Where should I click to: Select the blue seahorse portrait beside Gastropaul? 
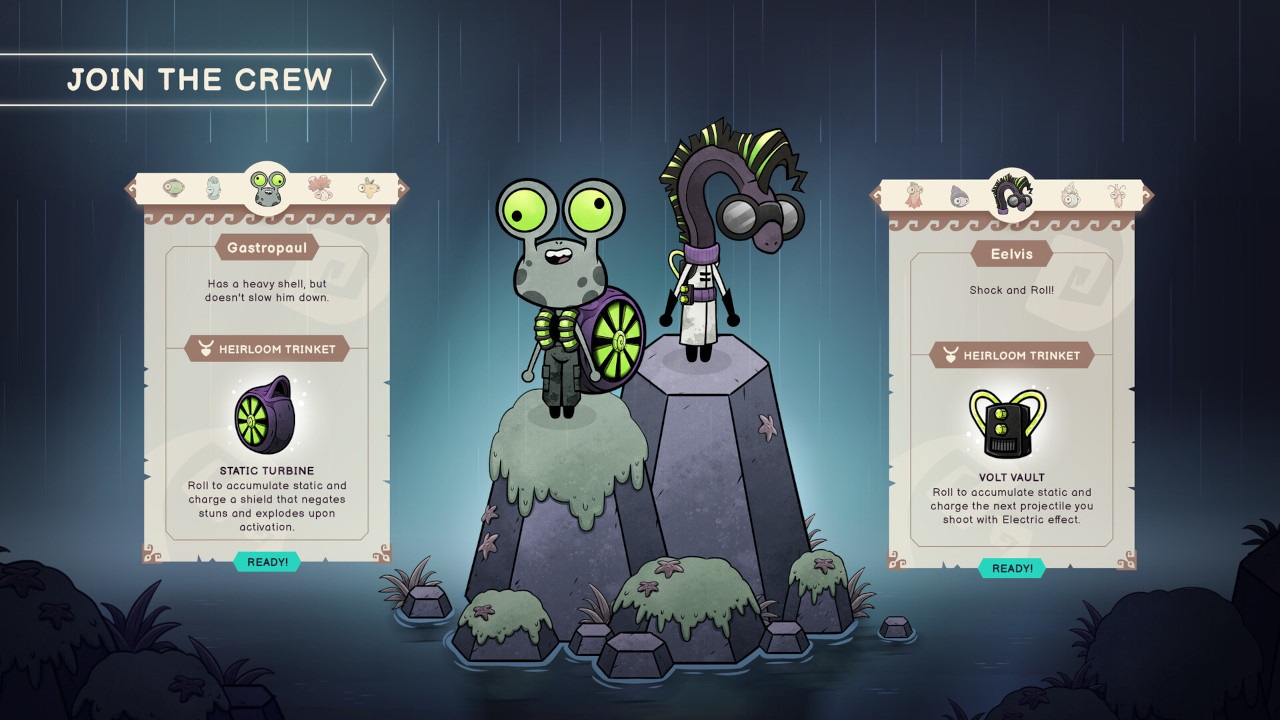[x=213, y=189]
